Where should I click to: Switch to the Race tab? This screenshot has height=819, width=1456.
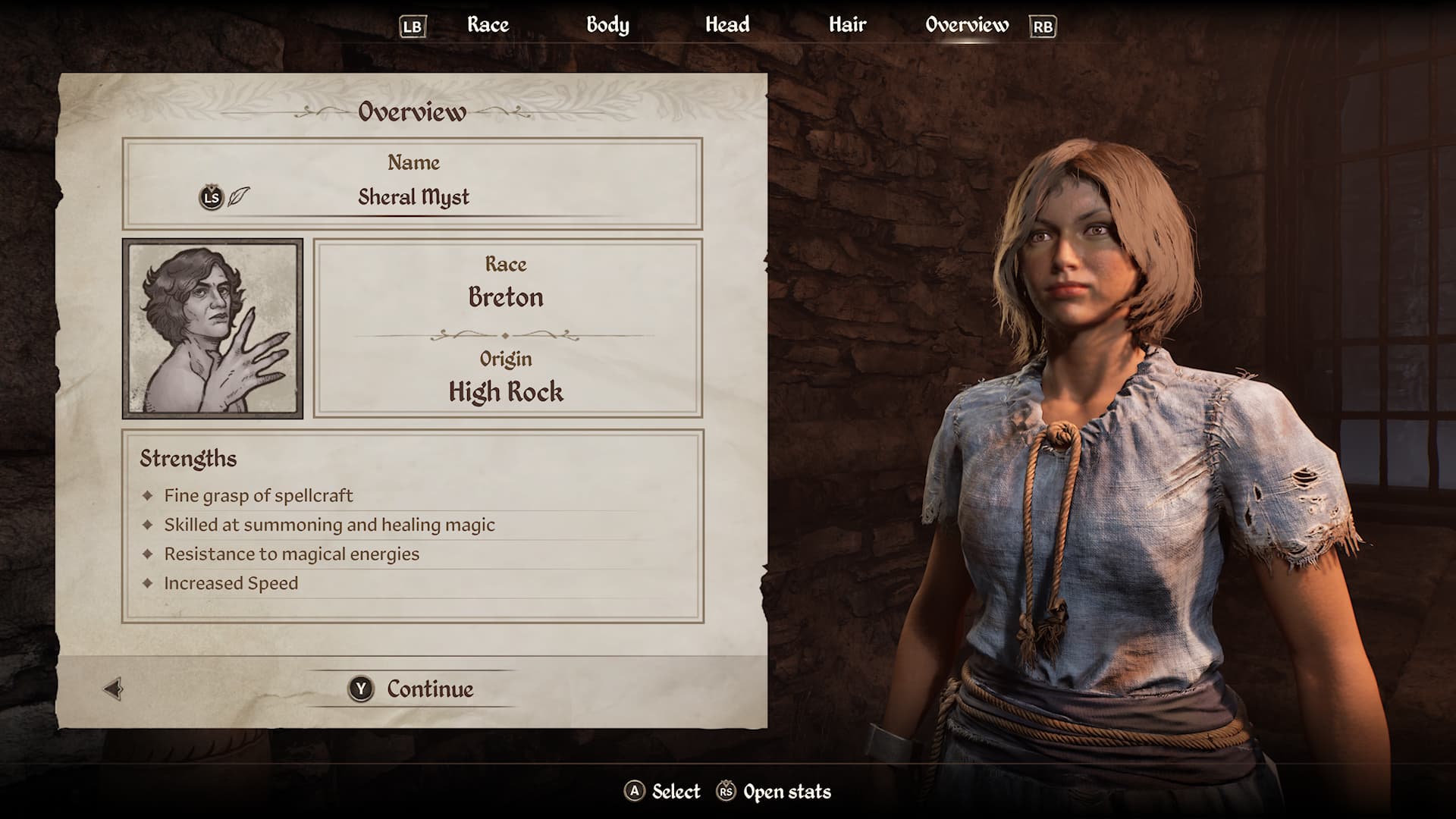click(x=488, y=25)
